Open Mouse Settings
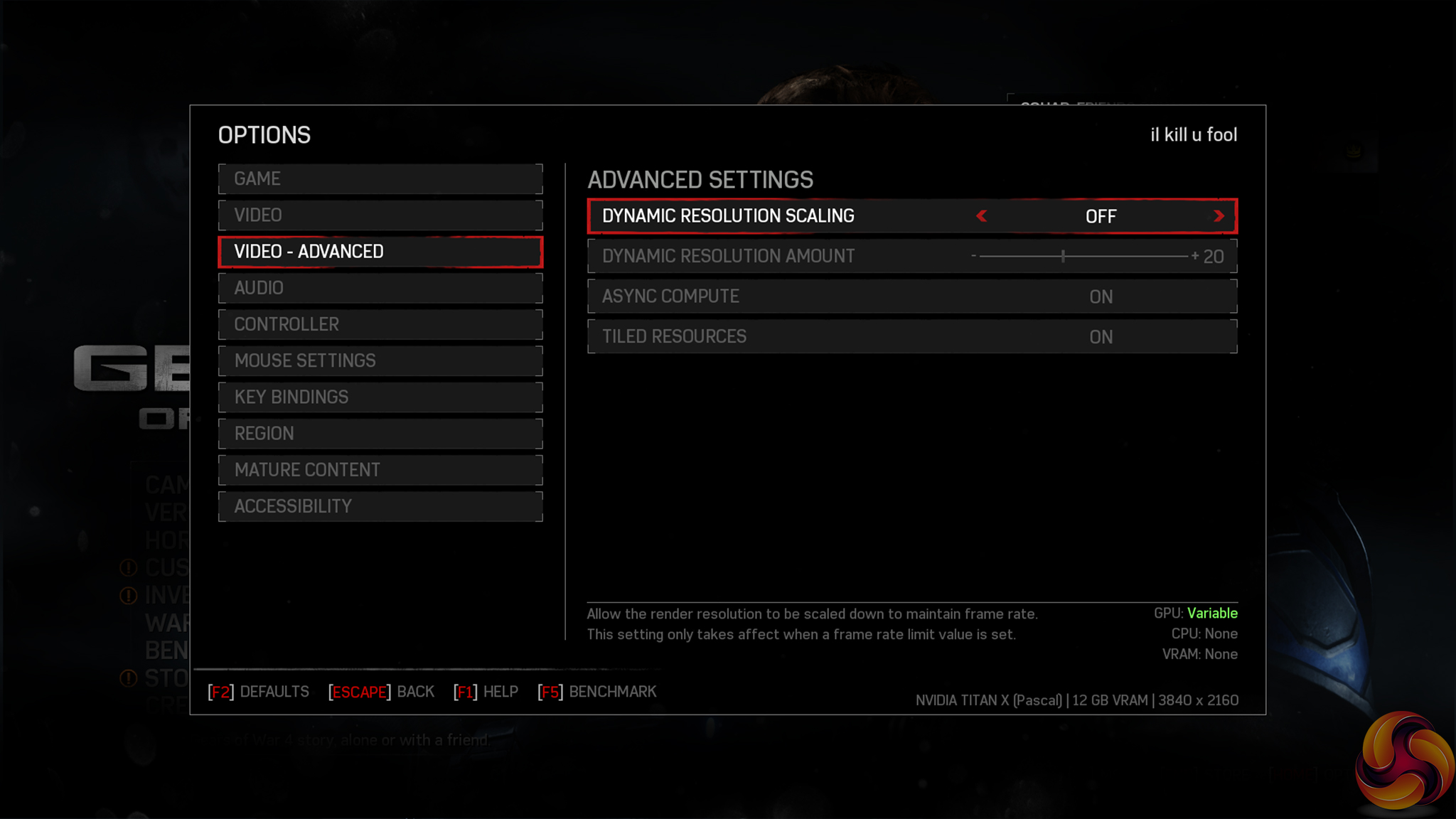The image size is (1456, 819). tap(380, 360)
